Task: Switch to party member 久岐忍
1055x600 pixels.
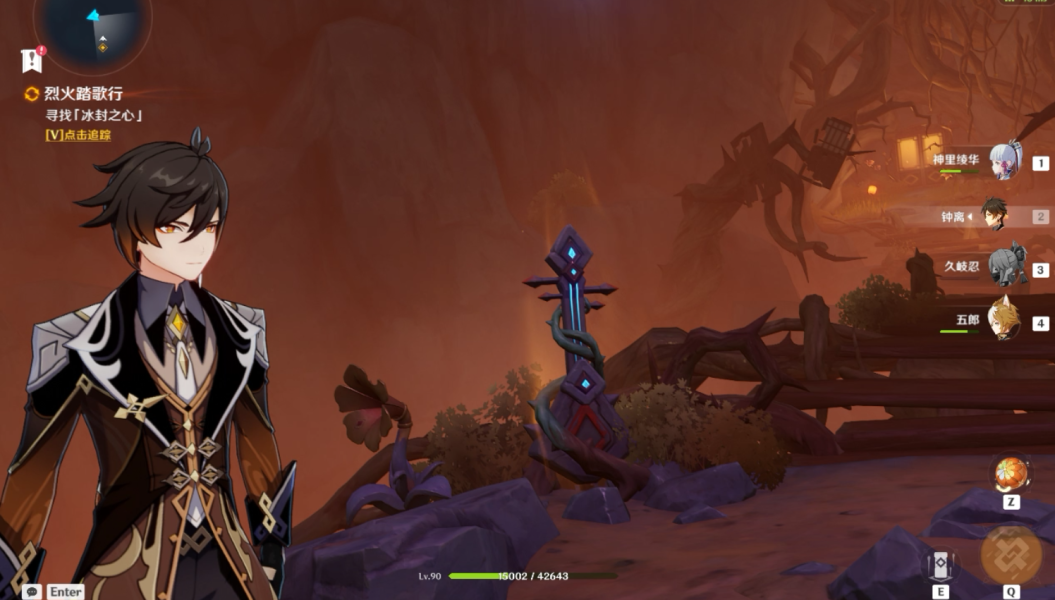Action: (1004, 267)
